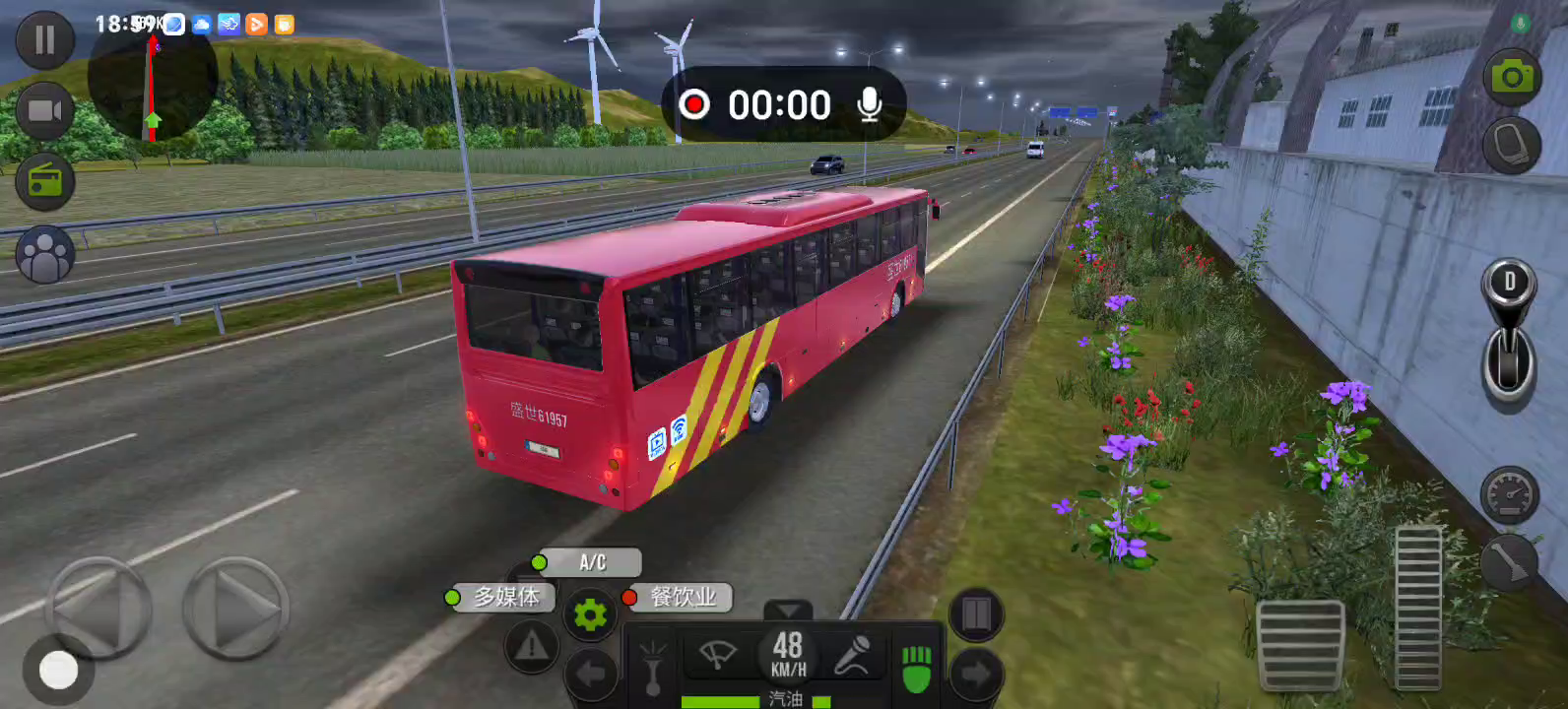Viewport: 1568px width, 709px height.
Task: Take a screenshot with the green camera
Action: 1512,76
